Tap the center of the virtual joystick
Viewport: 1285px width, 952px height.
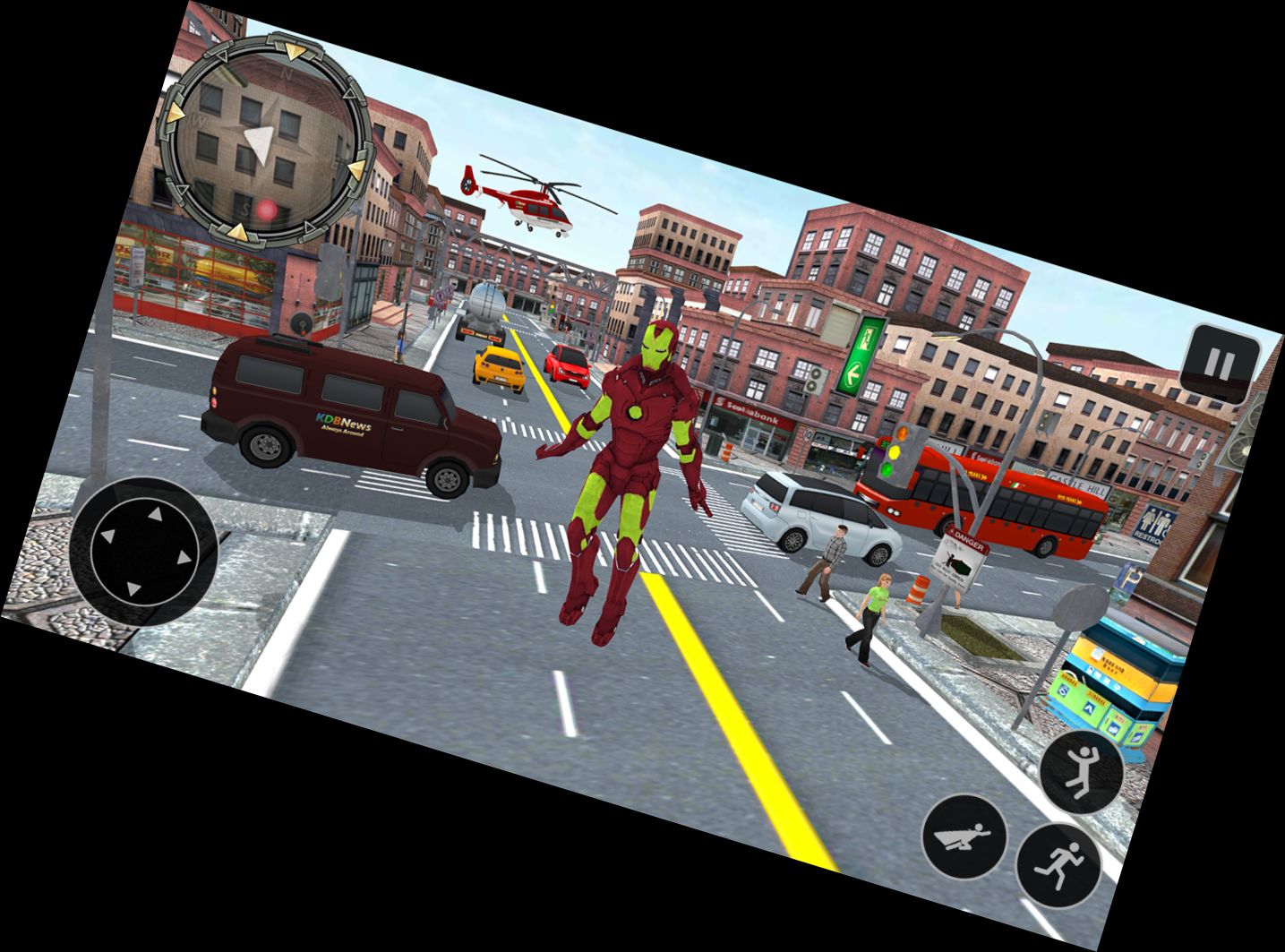[x=139, y=551]
